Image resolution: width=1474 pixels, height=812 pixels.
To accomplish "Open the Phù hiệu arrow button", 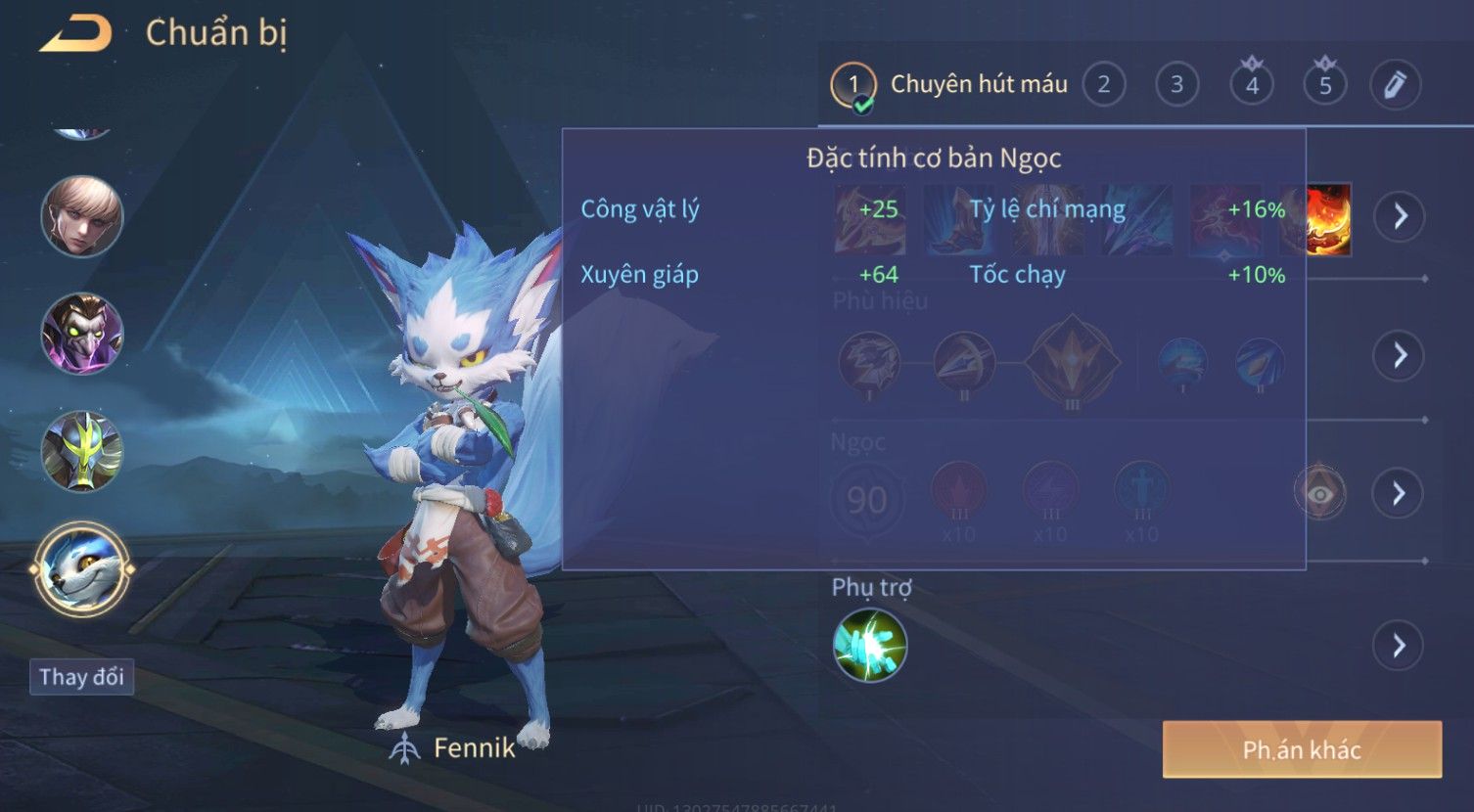I will coord(1399,355).
